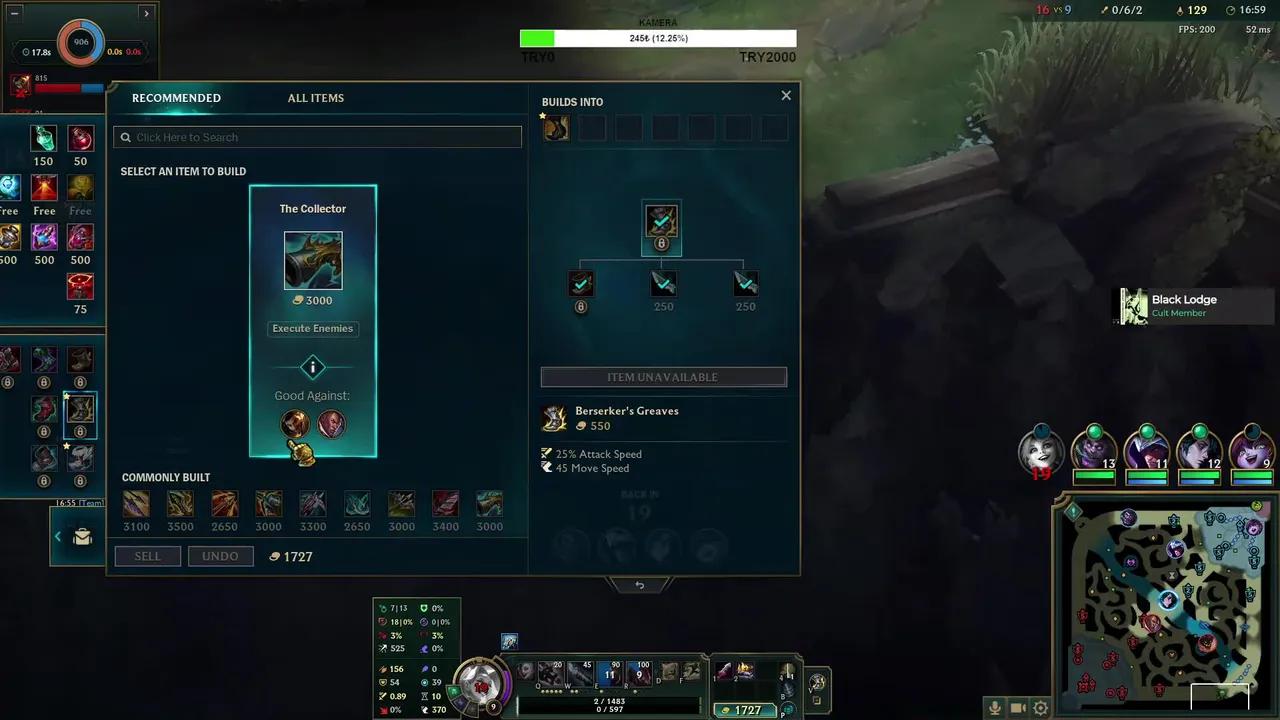Select The Collector item icon in the preview
The height and width of the screenshot is (720, 1280).
tap(312, 259)
